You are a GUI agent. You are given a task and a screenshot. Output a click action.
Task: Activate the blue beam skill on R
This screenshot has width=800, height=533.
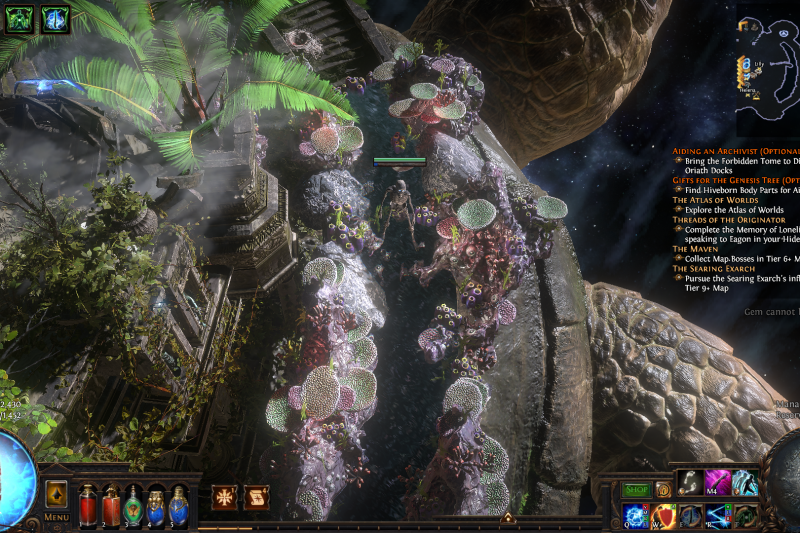coord(718,516)
